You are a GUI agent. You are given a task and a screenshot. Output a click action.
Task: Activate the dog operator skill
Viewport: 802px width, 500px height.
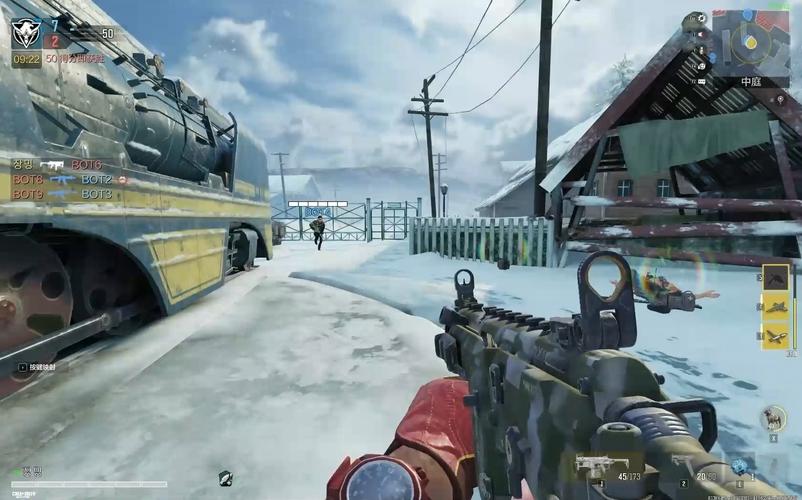point(773,417)
